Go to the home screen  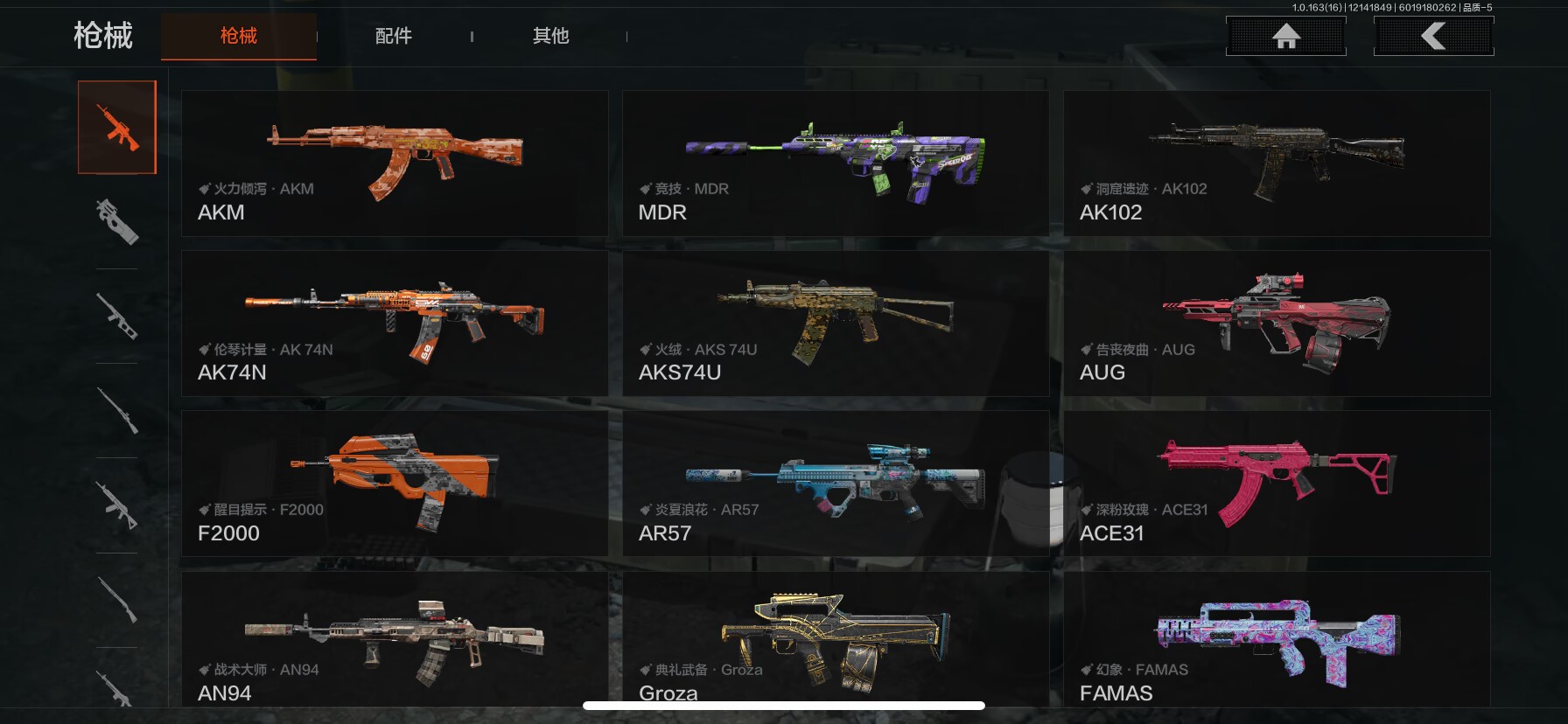[1285, 36]
